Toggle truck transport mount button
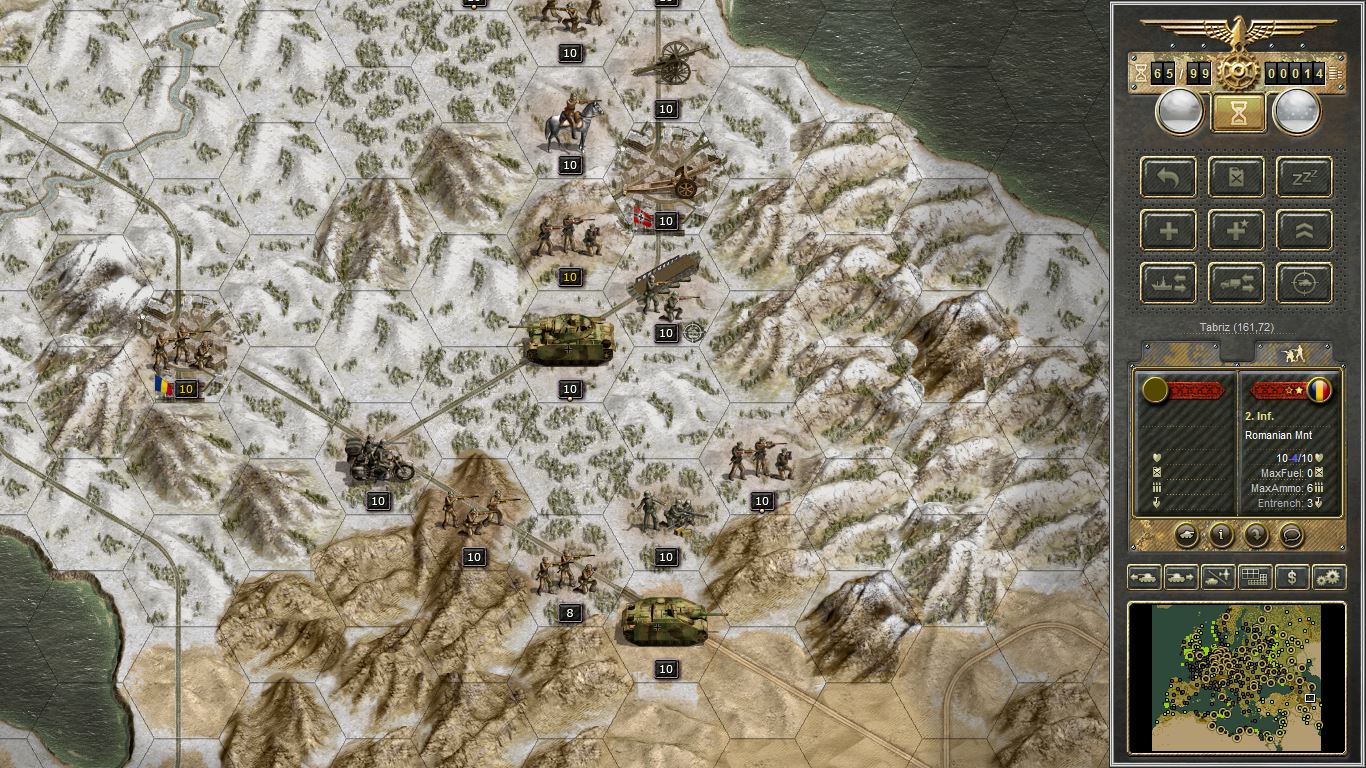The height and width of the screenshot is (768, 1366). [x=1236, y=283]
